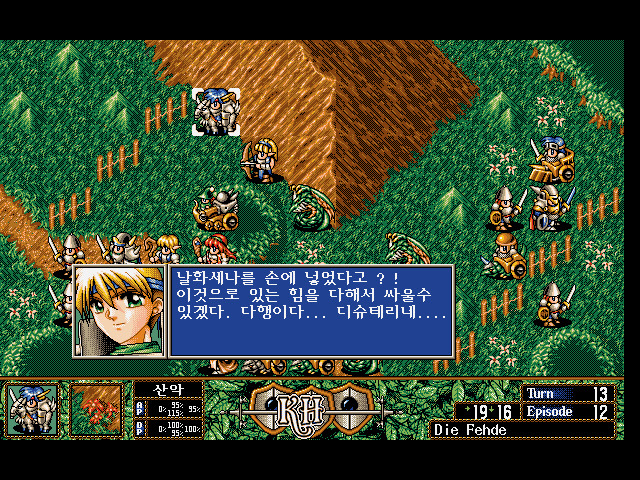Select the bracketed blue-haired commander unit

click(216, 111)
